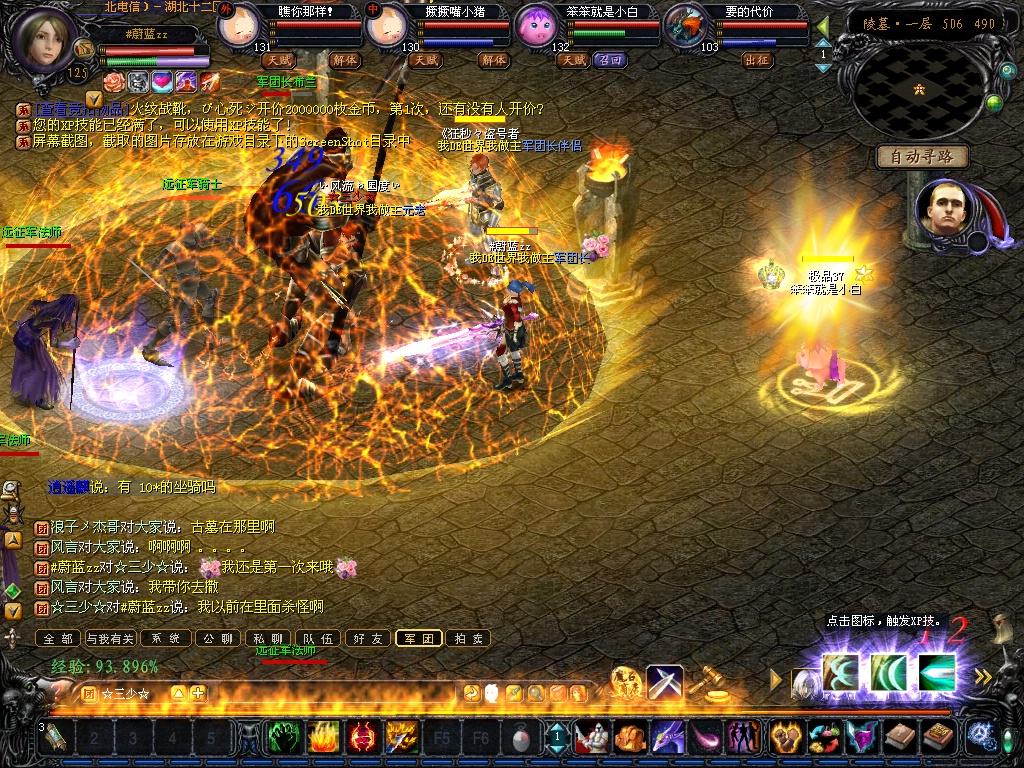Click the 自动寻路 auto-pathfinding button
The image size is (1024, 768).
coord(923,156)
